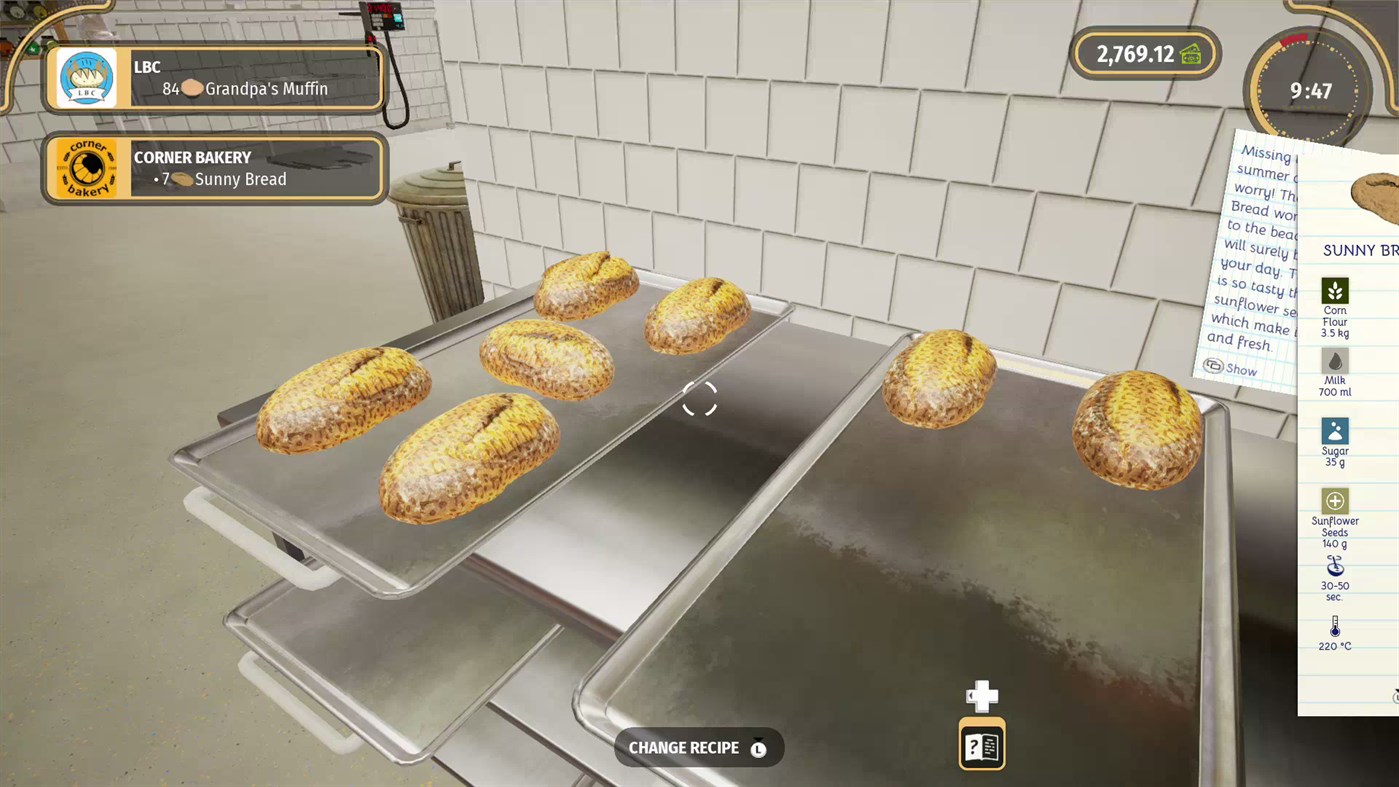Click the LBC bakery logo

(85, 77)
